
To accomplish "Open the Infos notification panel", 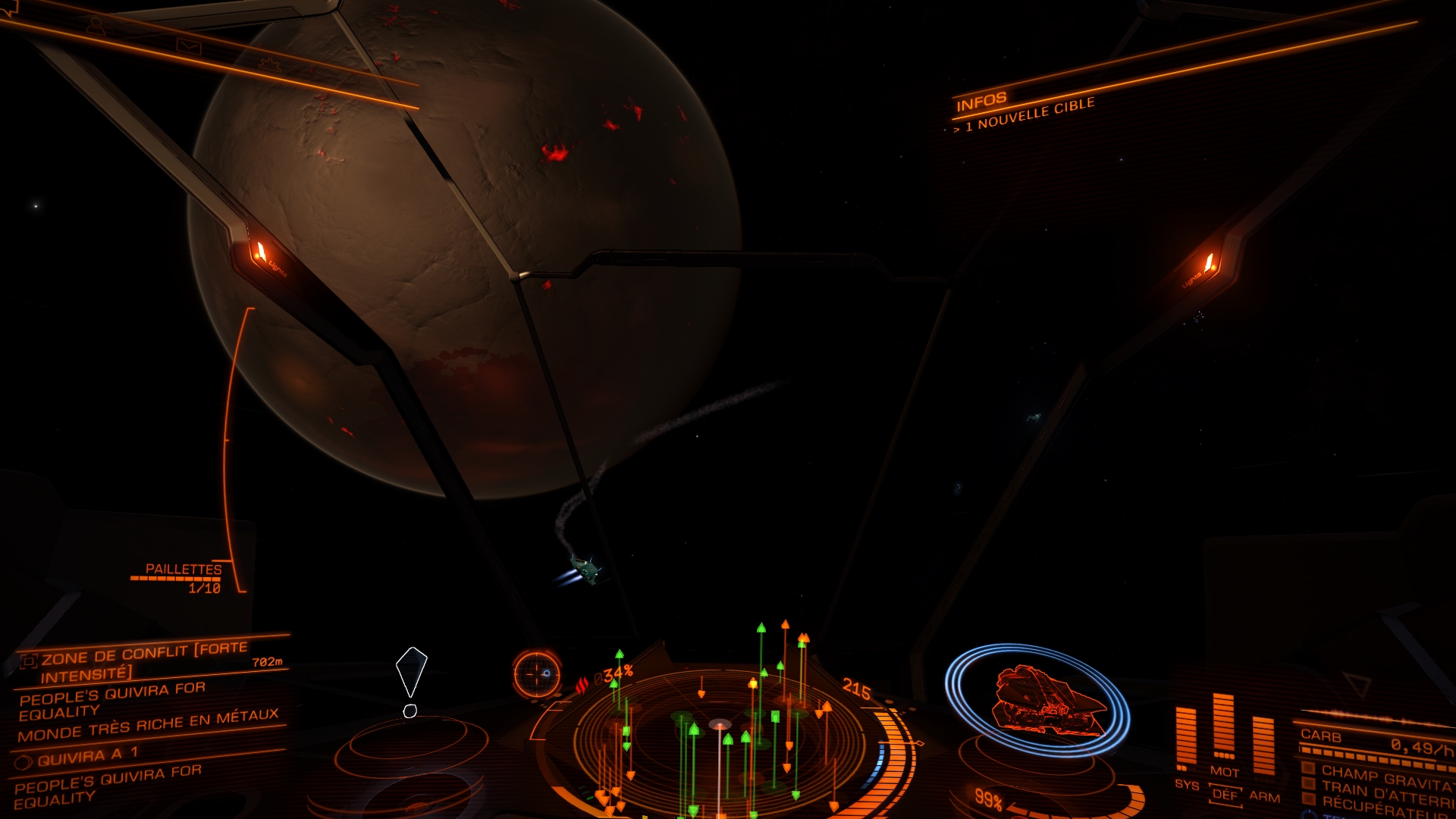I will [981, 102].
